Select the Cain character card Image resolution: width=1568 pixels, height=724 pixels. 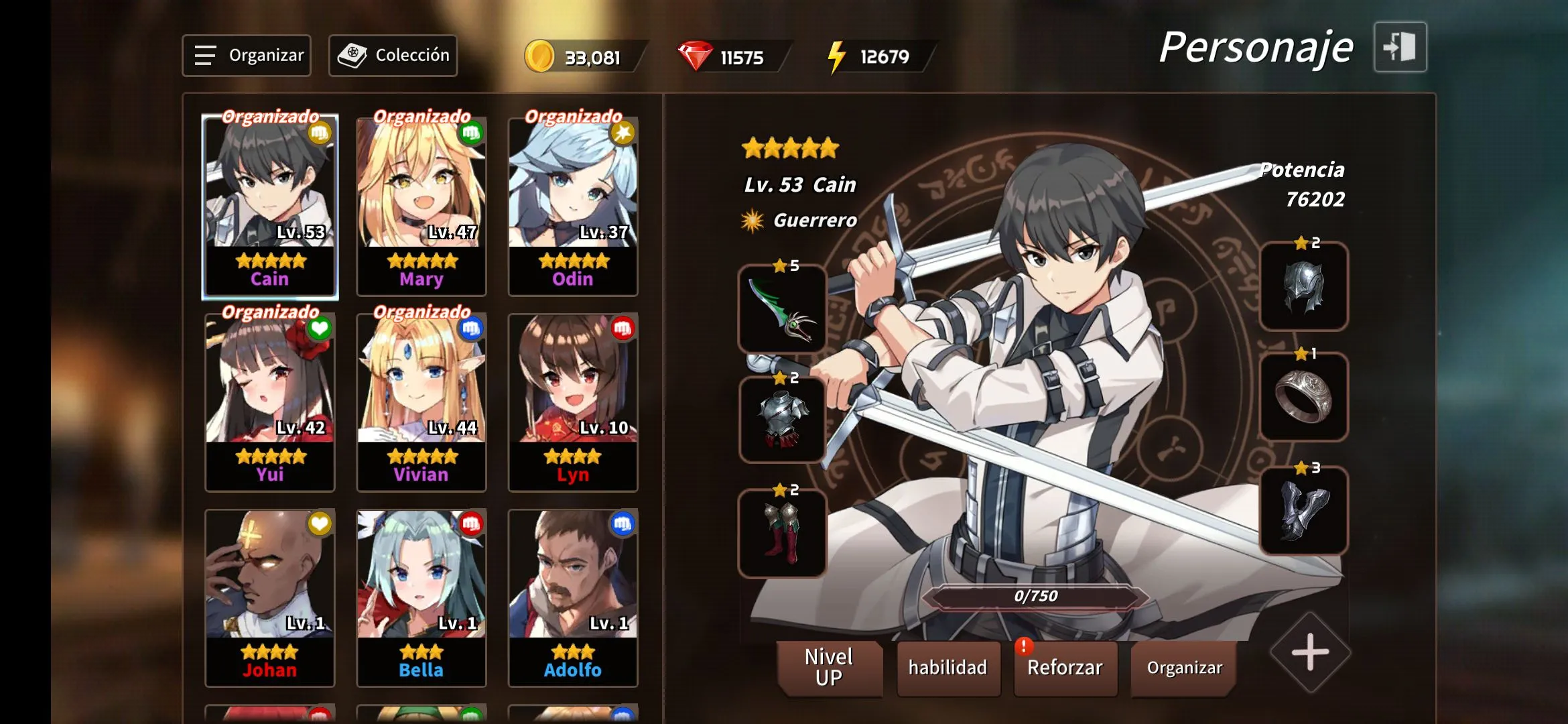pos(270,206)
